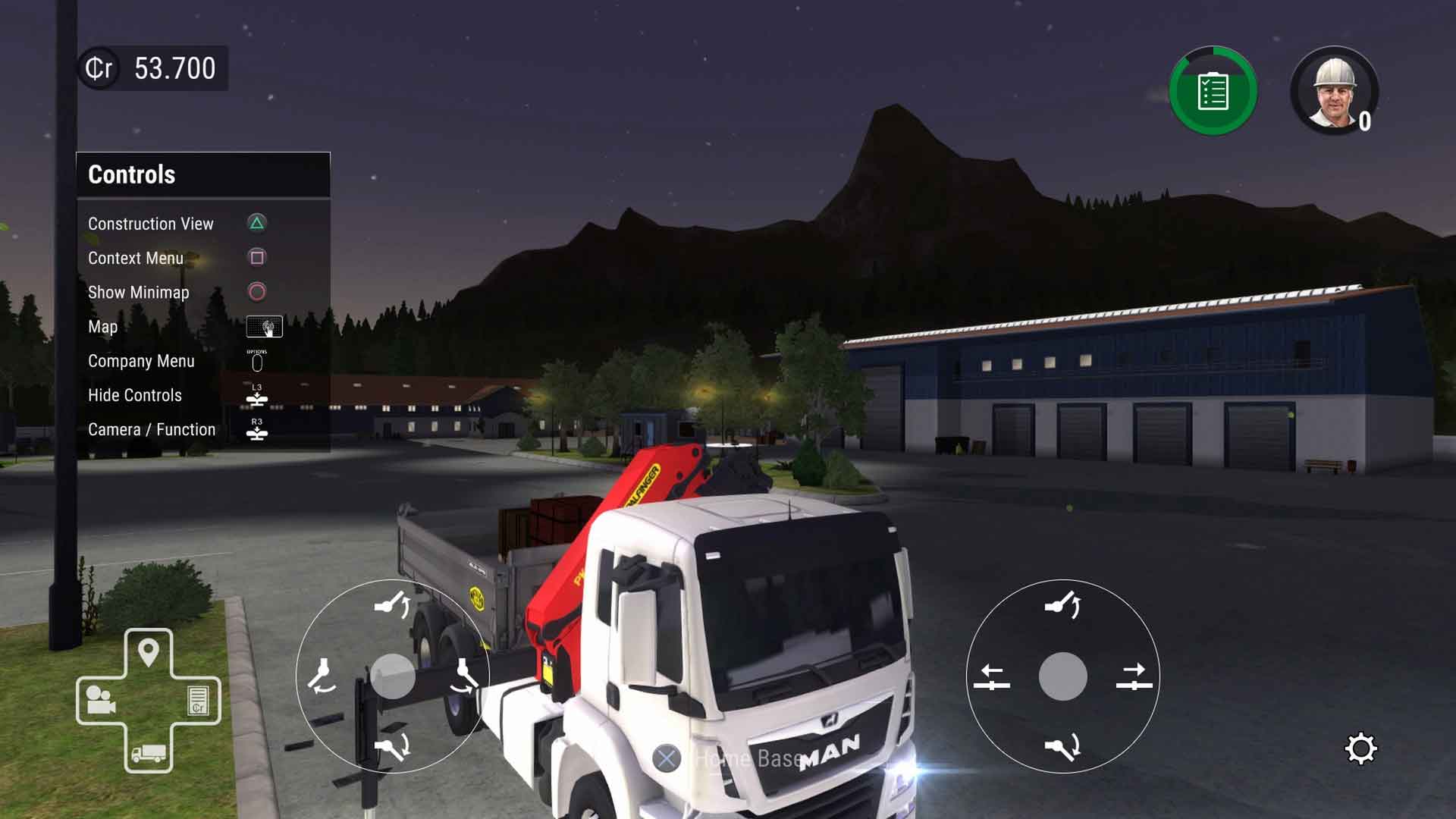The width and height of the screenshot is (1456, 819).
Task: Toggle the Show Minimap entry
Action: [139, 292]
